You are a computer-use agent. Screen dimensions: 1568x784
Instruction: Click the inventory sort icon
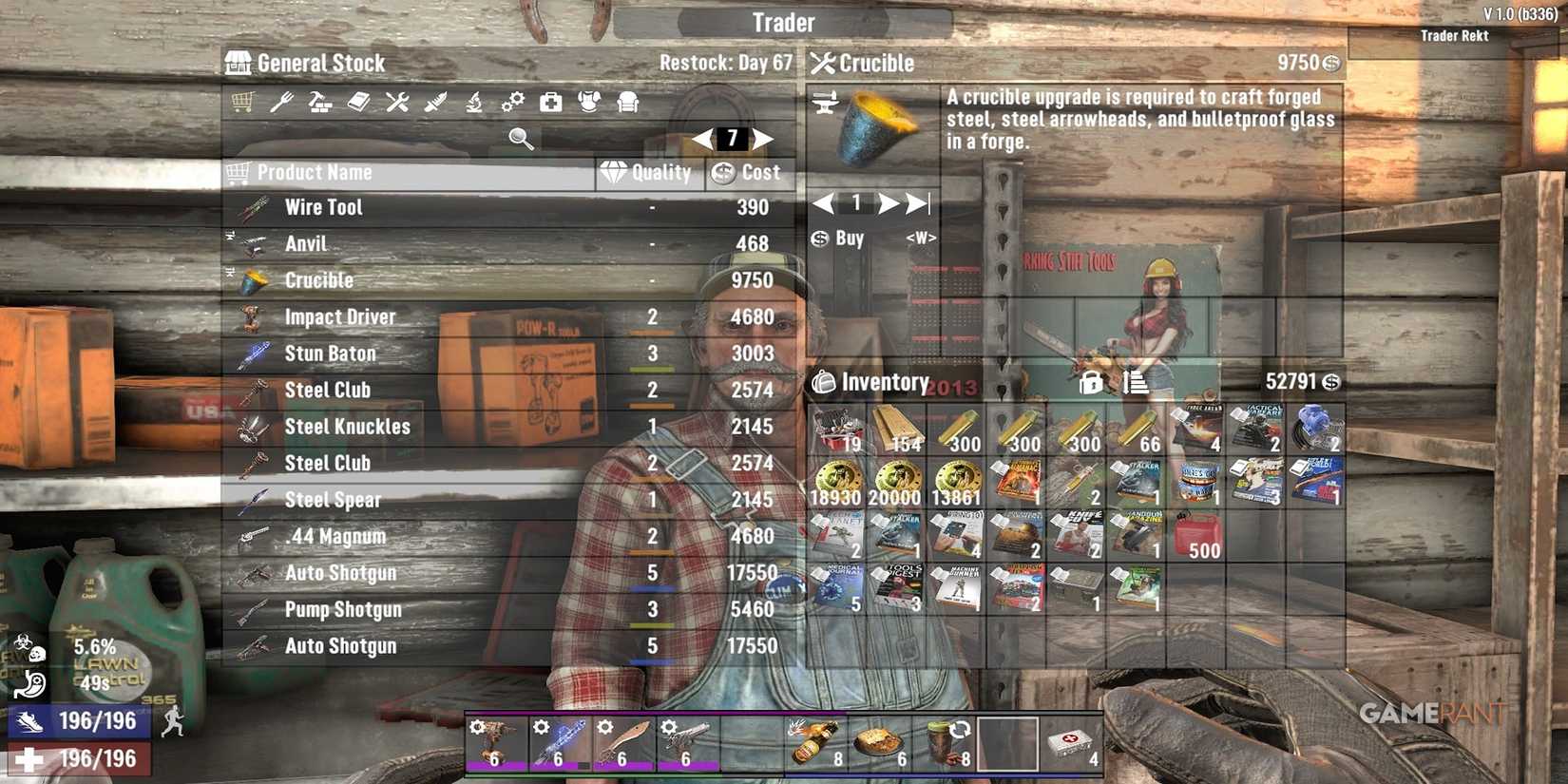pyautogui.click(x=1129, y=382)
